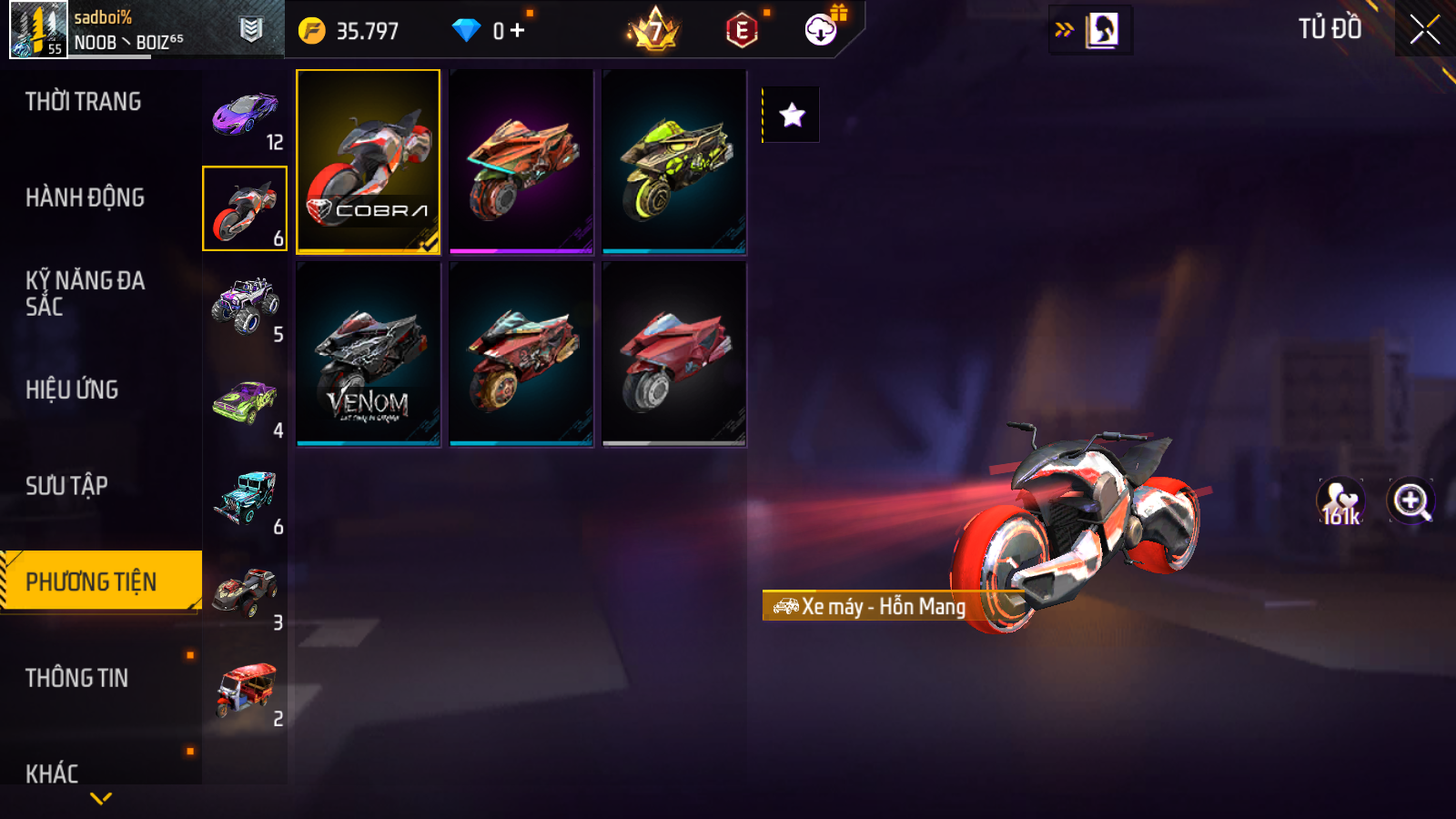Select the Hiệu Ứng tab
The height and width of the screenshot is (819, 1456).
[x=73, y=389]
